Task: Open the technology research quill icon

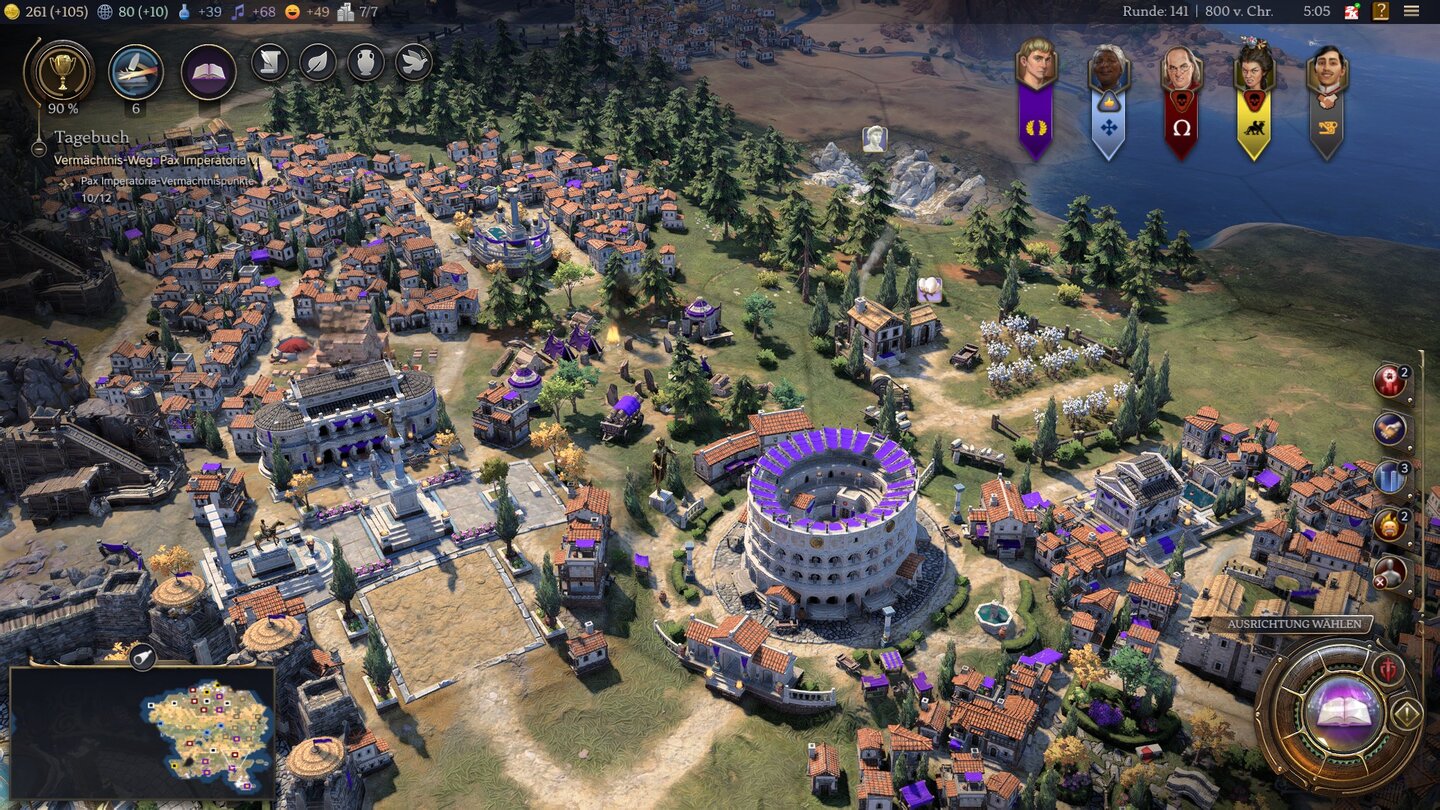Action: tap(136, 71)
